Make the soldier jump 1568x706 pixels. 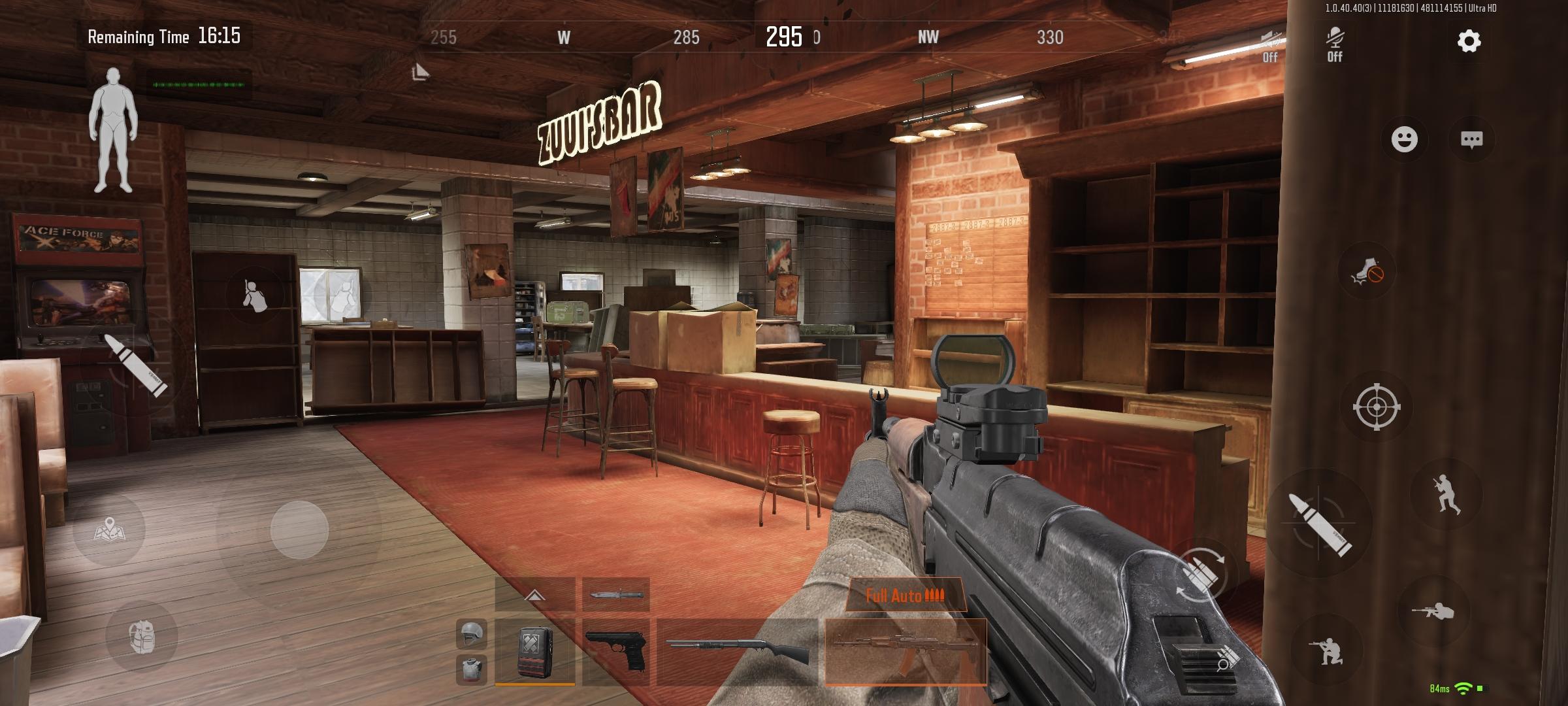pyautogui.click(x=1445, y=494)
